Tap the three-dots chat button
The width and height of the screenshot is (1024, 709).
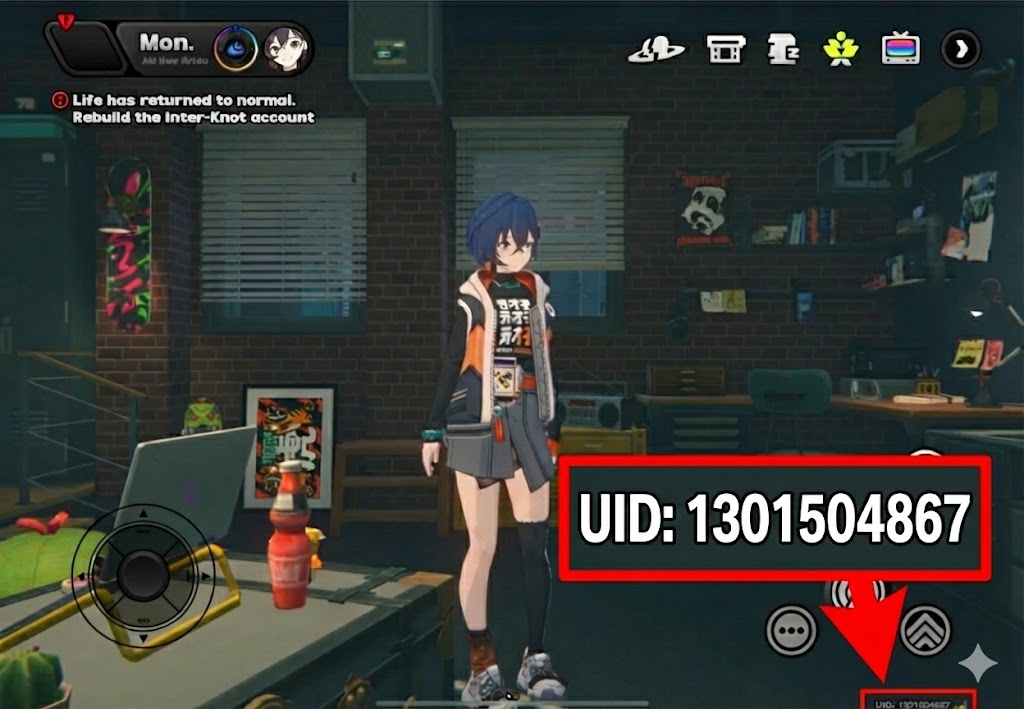pyautogui.click(x=792, y=631)
